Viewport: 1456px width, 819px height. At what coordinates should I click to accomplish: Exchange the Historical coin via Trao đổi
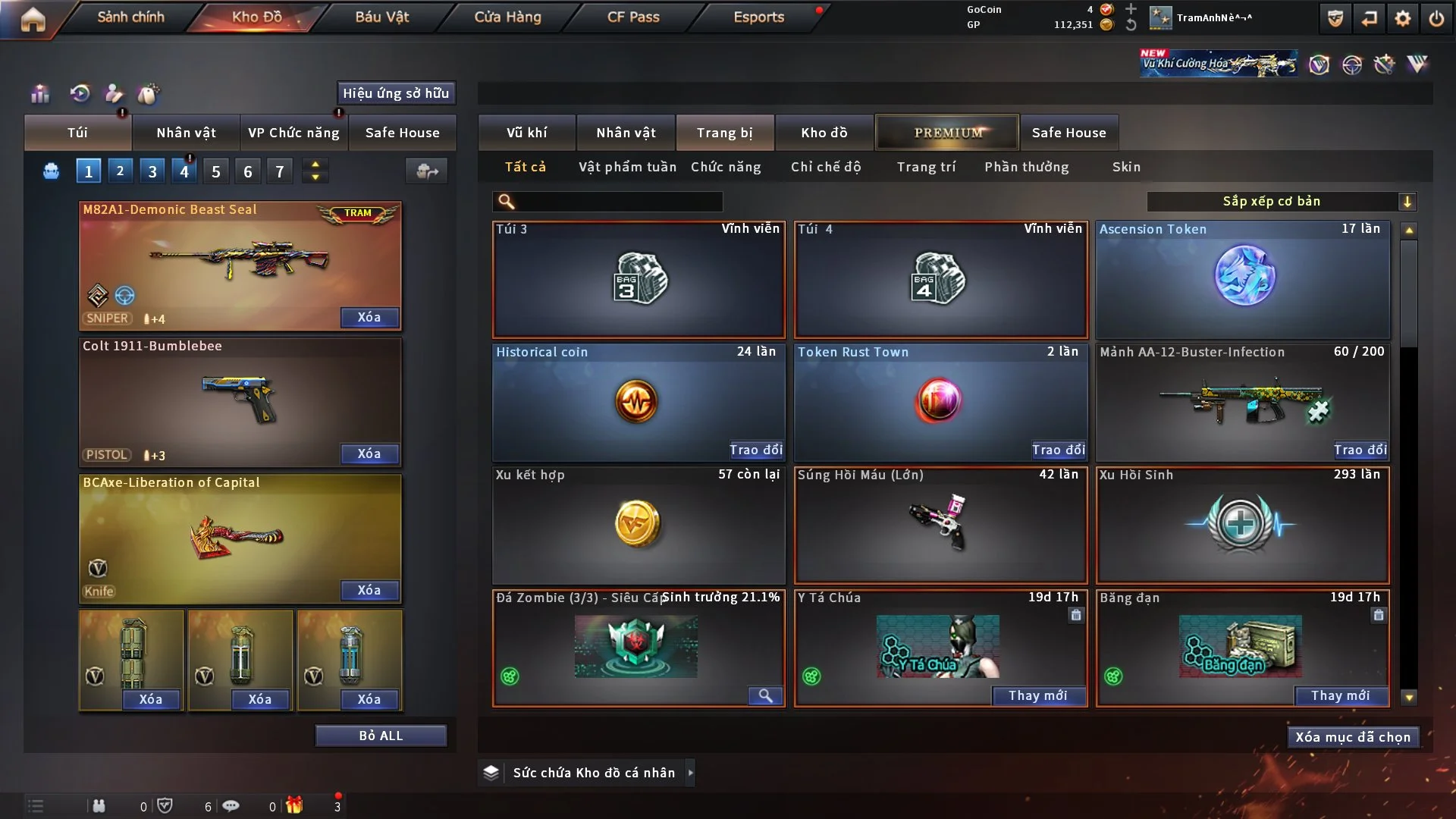click(755, 450)
